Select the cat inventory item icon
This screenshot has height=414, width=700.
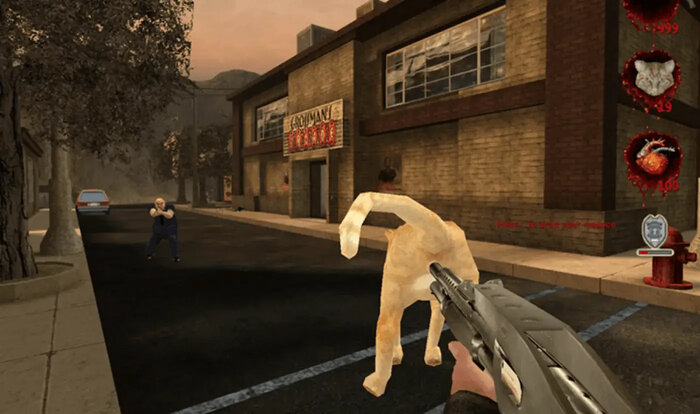(654, 76)
